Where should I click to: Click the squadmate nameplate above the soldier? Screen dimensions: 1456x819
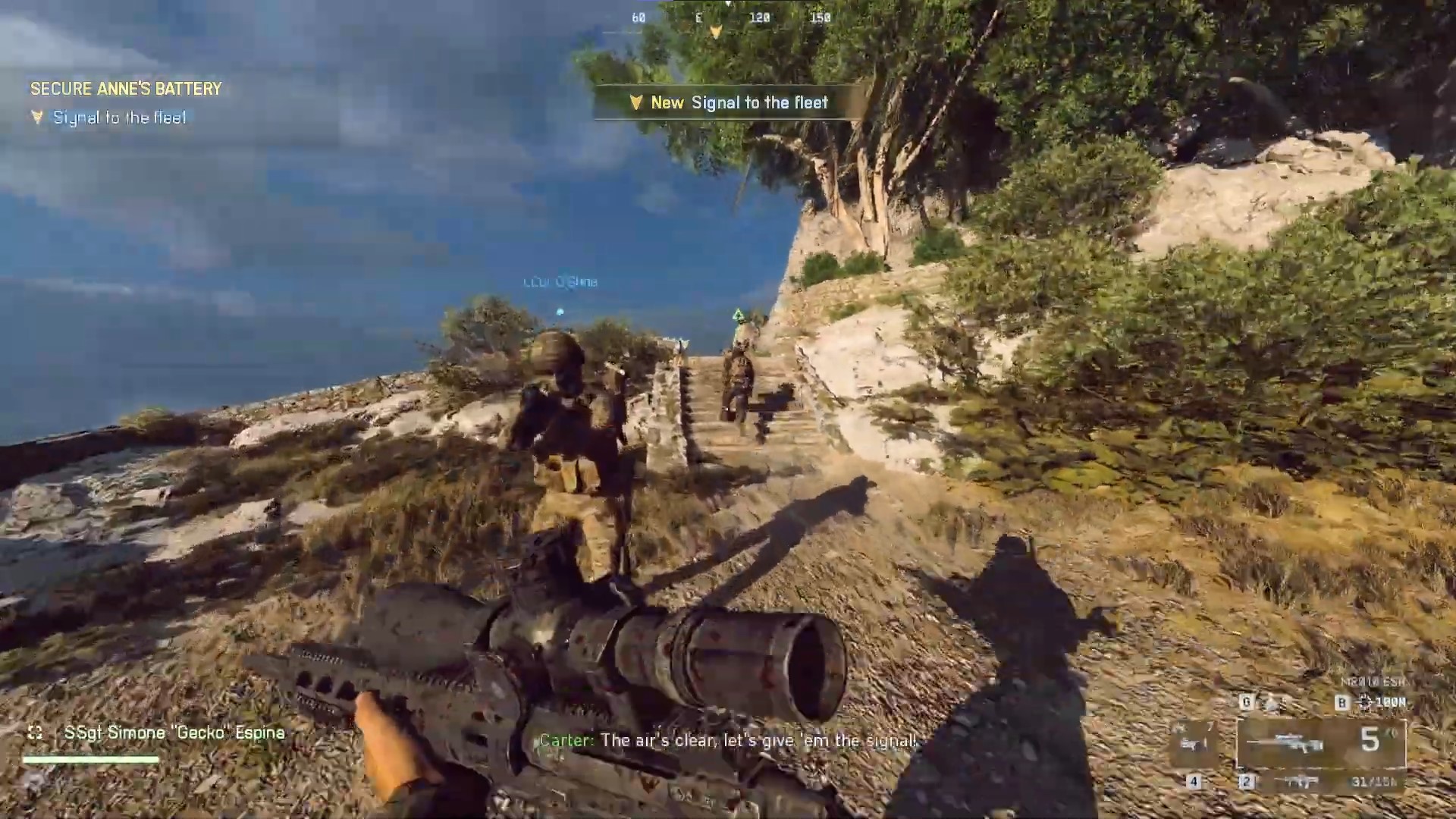pos(560,282)
